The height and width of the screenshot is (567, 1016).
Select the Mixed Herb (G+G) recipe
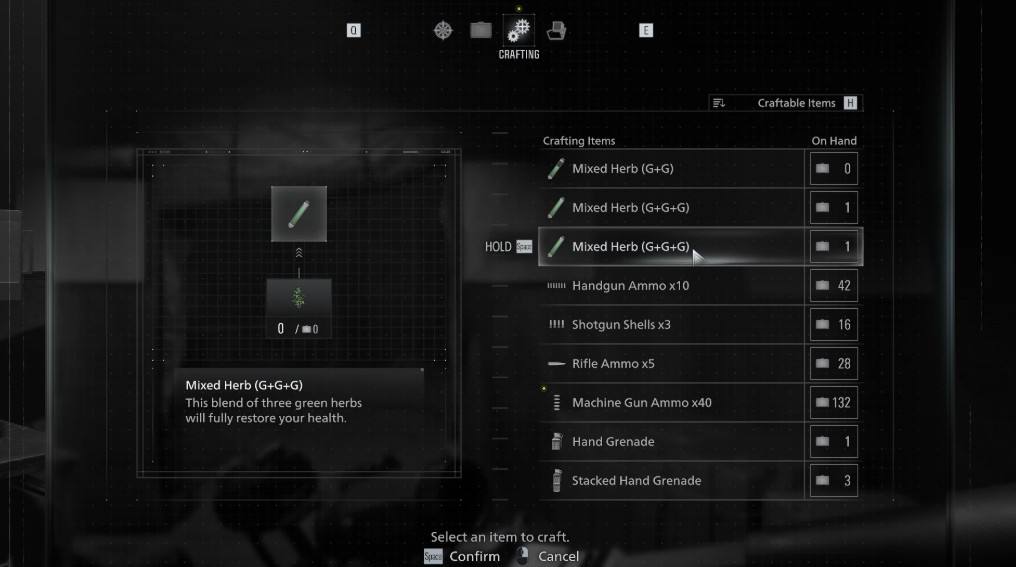[x=672, y=169]
